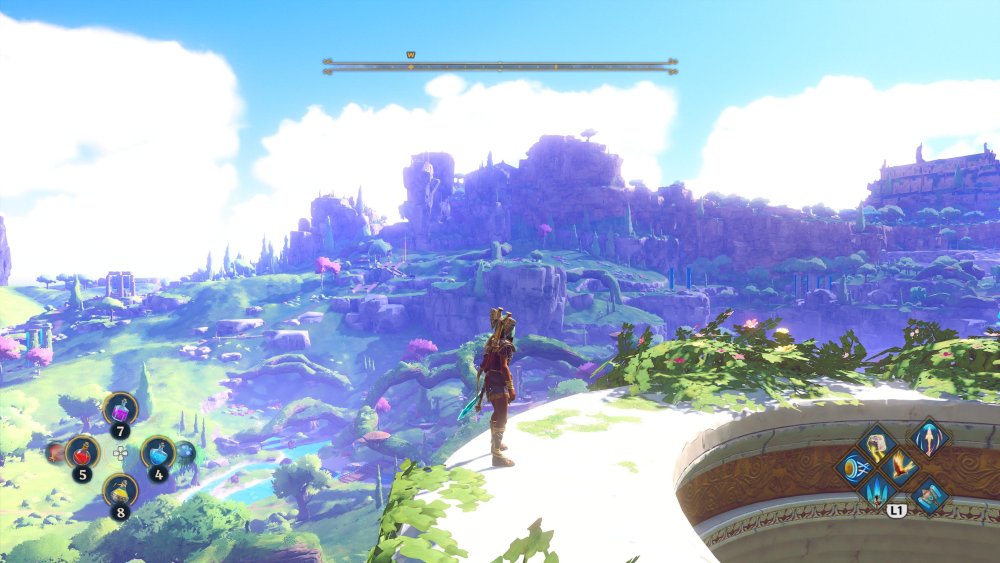Viewport: 1000px width, 563px height.
Task: Activate the upward arrow leap ability
Action: (x=929, y=438)
